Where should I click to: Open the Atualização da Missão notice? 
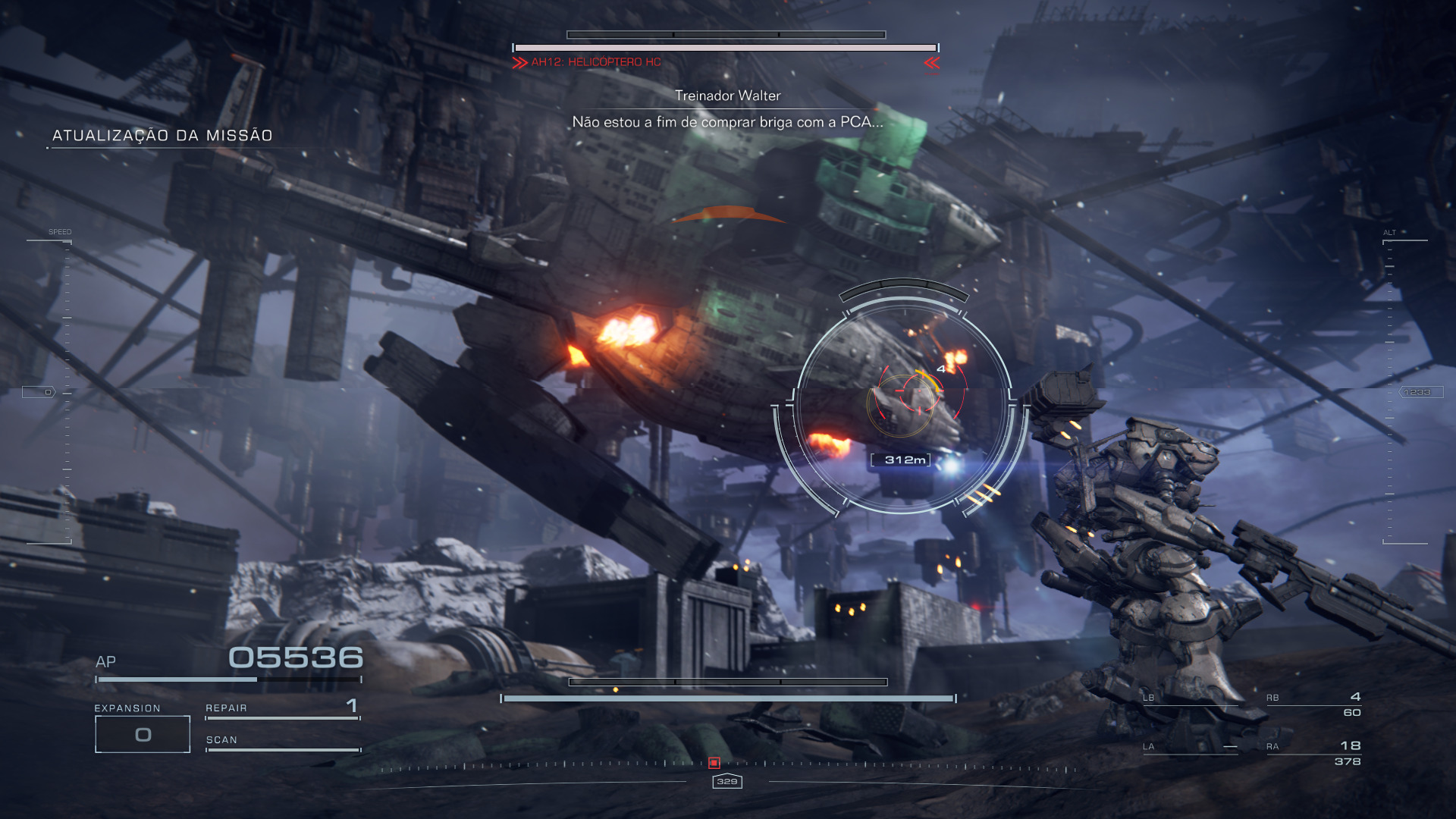point(162,136)
